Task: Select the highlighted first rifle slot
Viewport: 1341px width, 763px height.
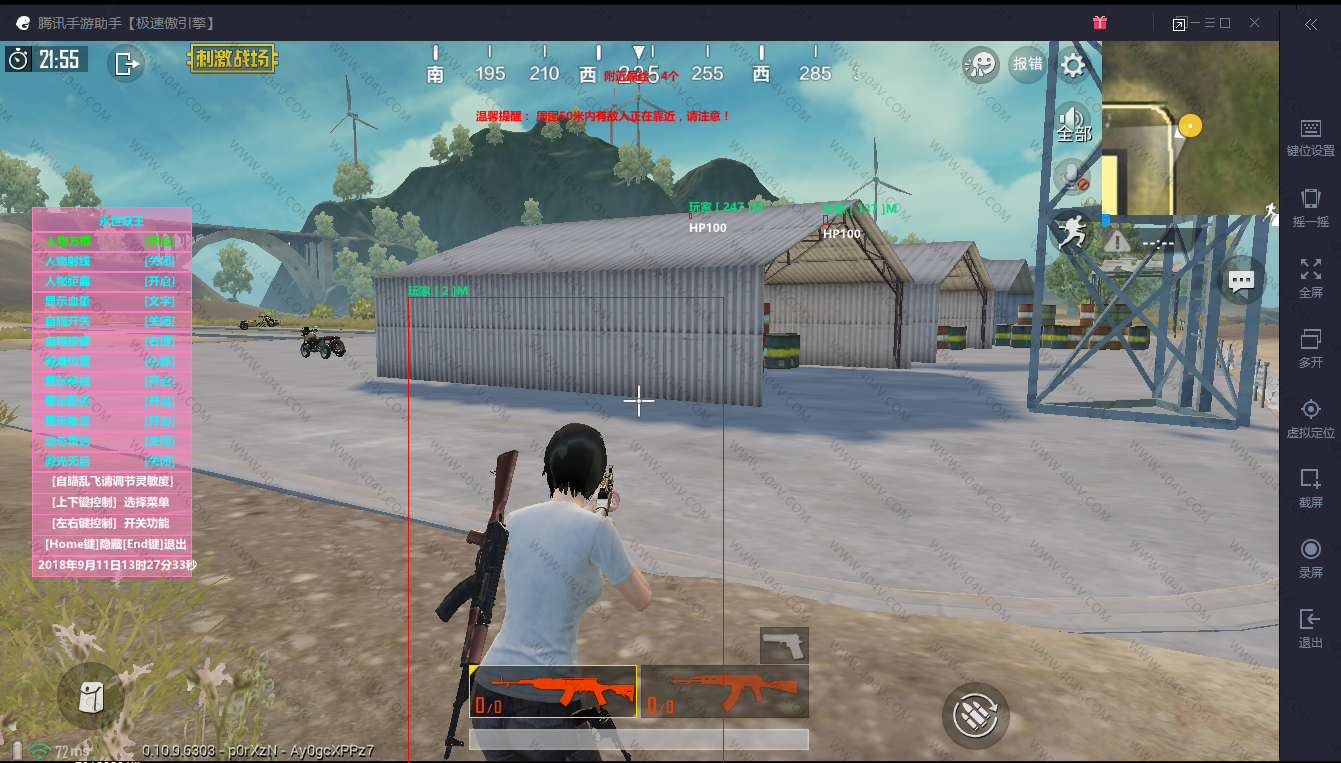Action: tap(553, 691)
